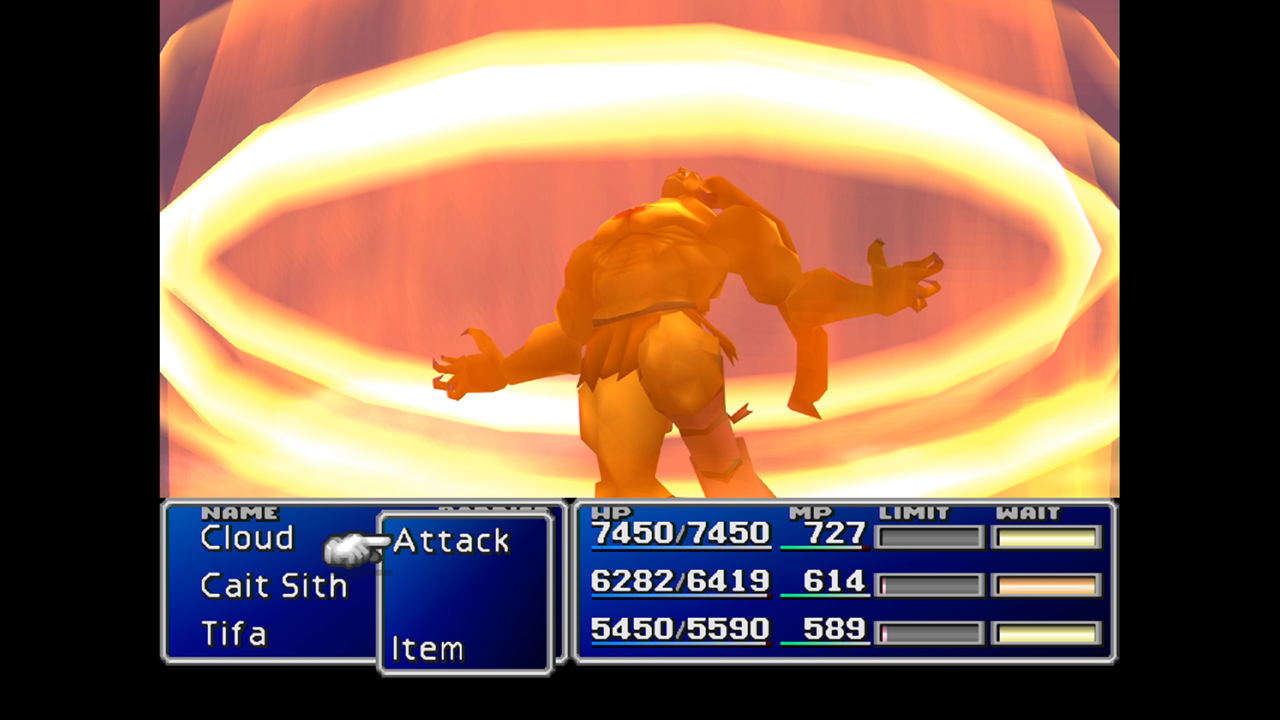Select the Attack command for Cloud
The image size is (1280, 720).
tap(450, 541)
